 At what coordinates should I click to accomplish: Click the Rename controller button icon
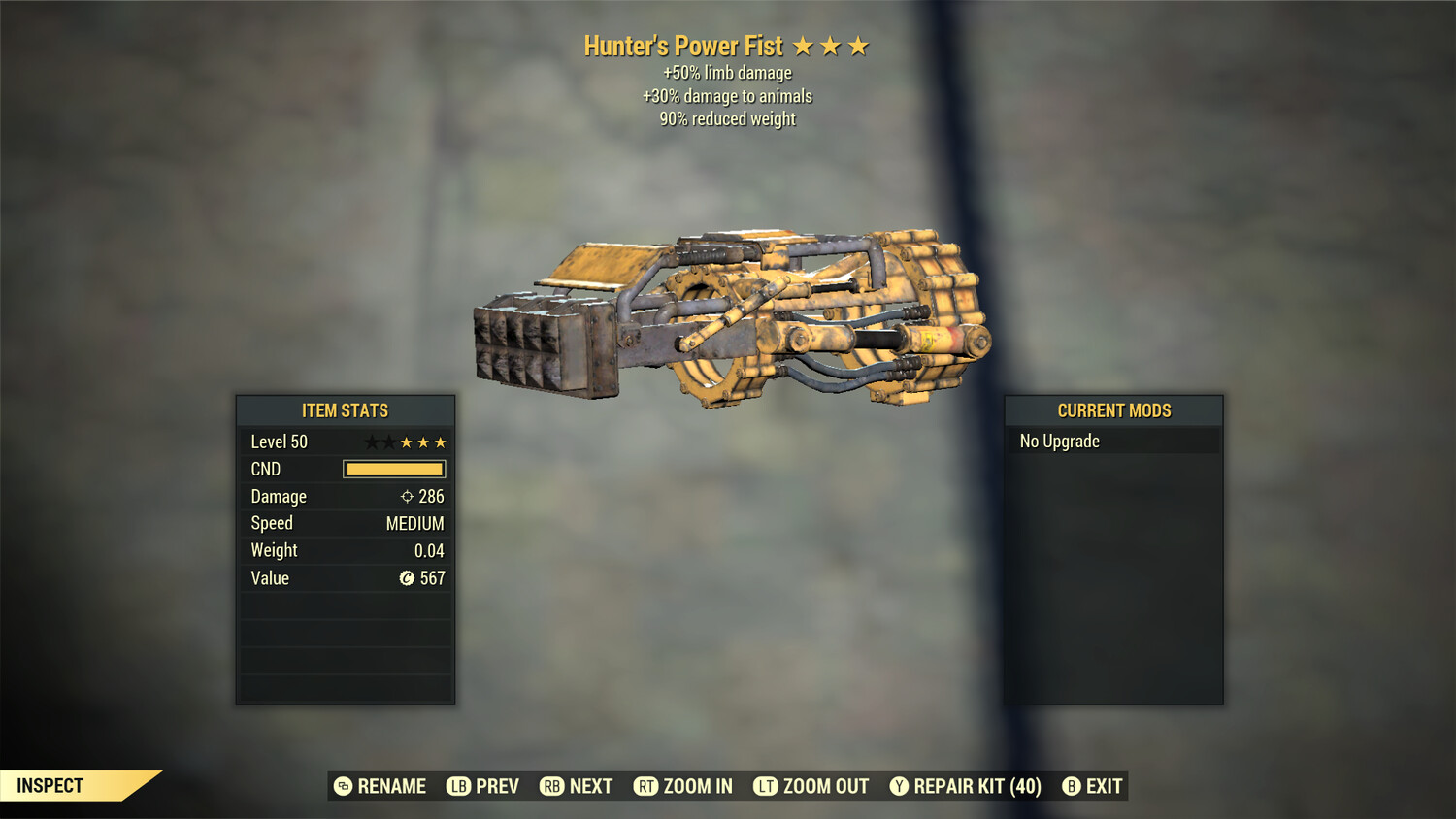(342, 786)
